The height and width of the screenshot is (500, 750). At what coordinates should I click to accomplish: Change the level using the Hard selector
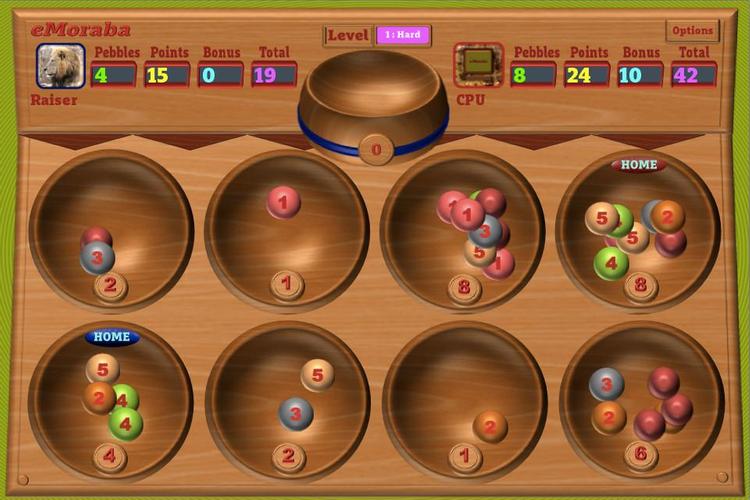(x=403, y=35)
